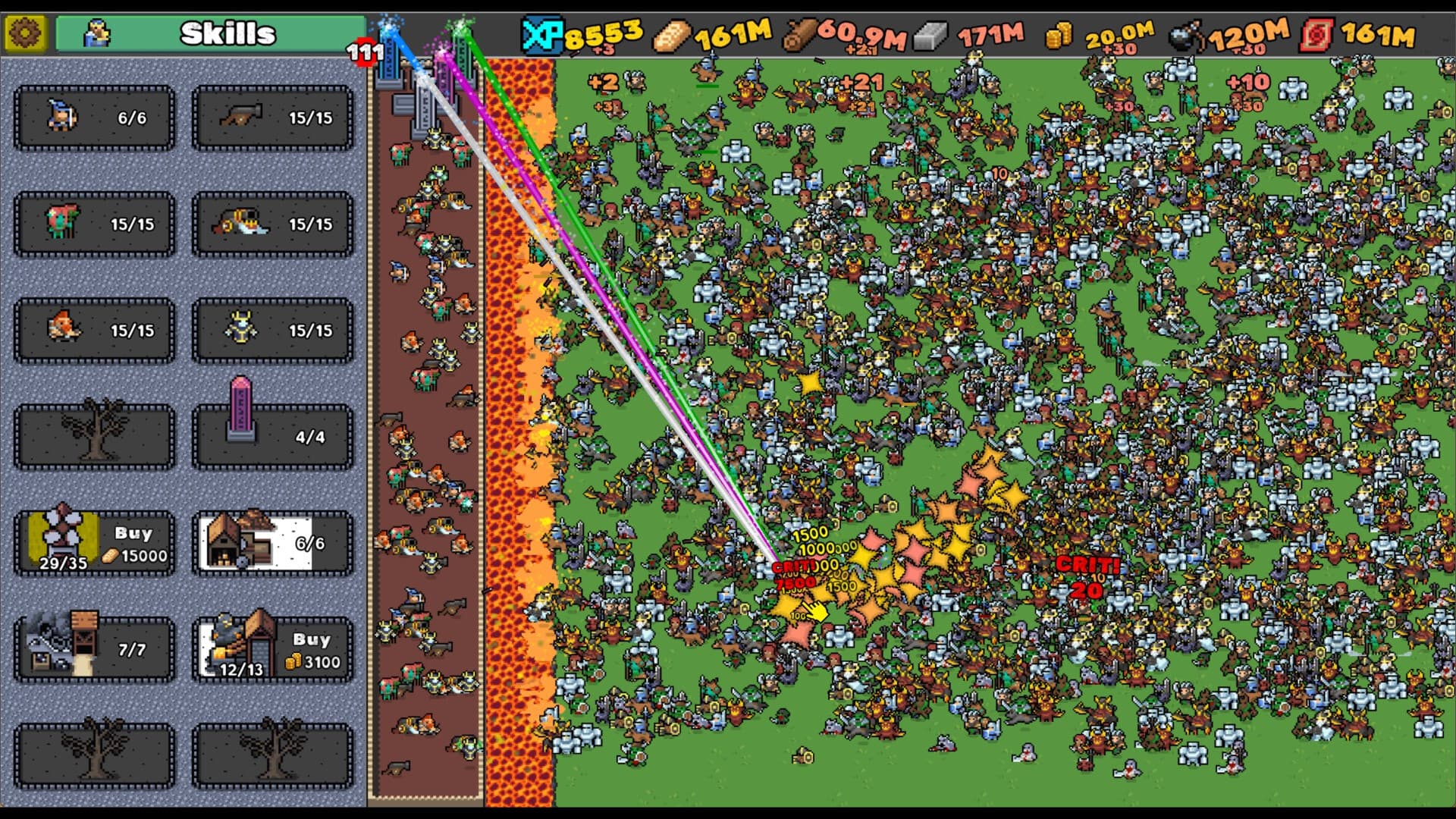The image size is (1456, 819).
Task: Select the green-haired druid unit slot
Action: pos(93,224)
